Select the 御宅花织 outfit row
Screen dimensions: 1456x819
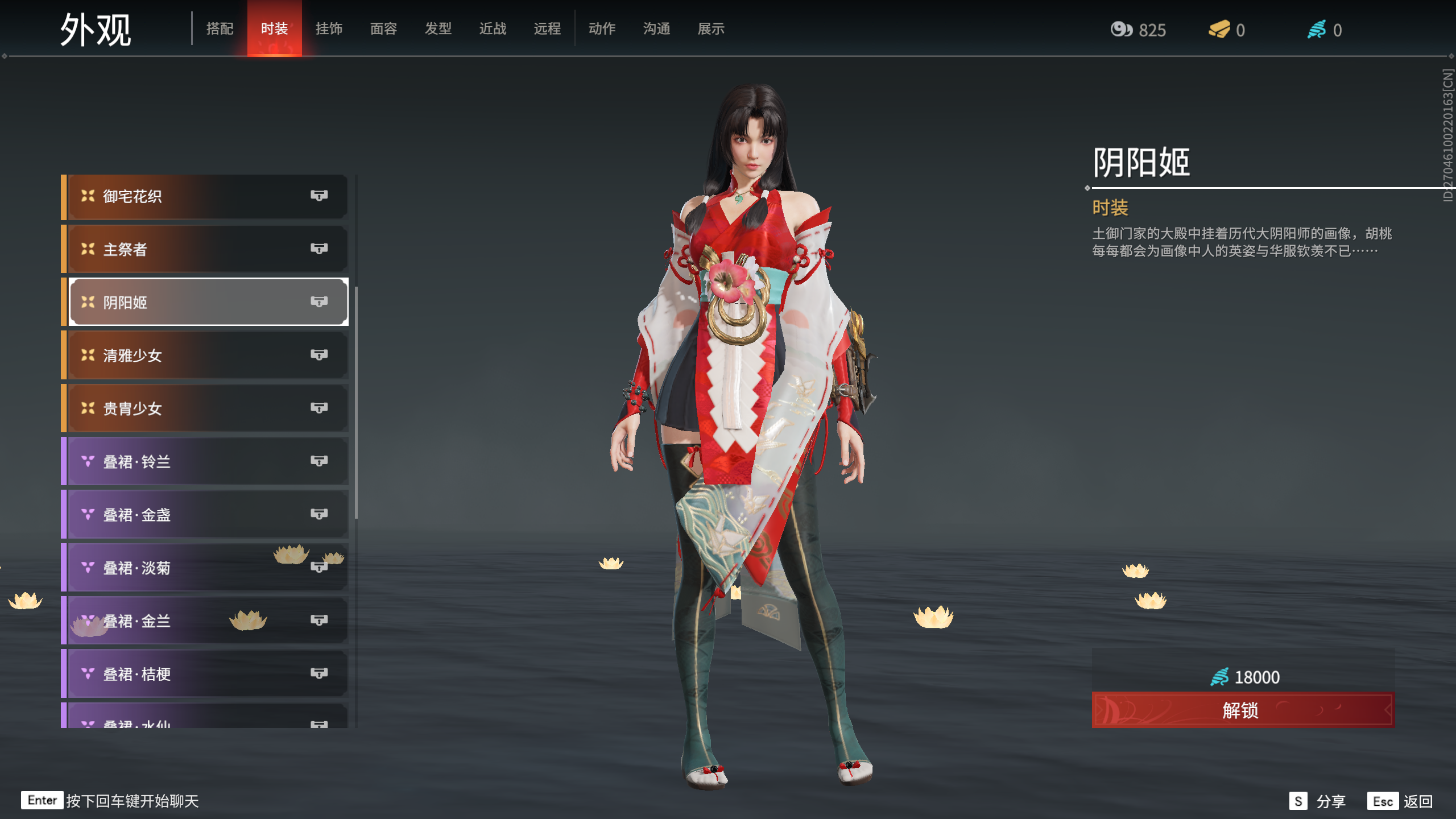[205, 196]
